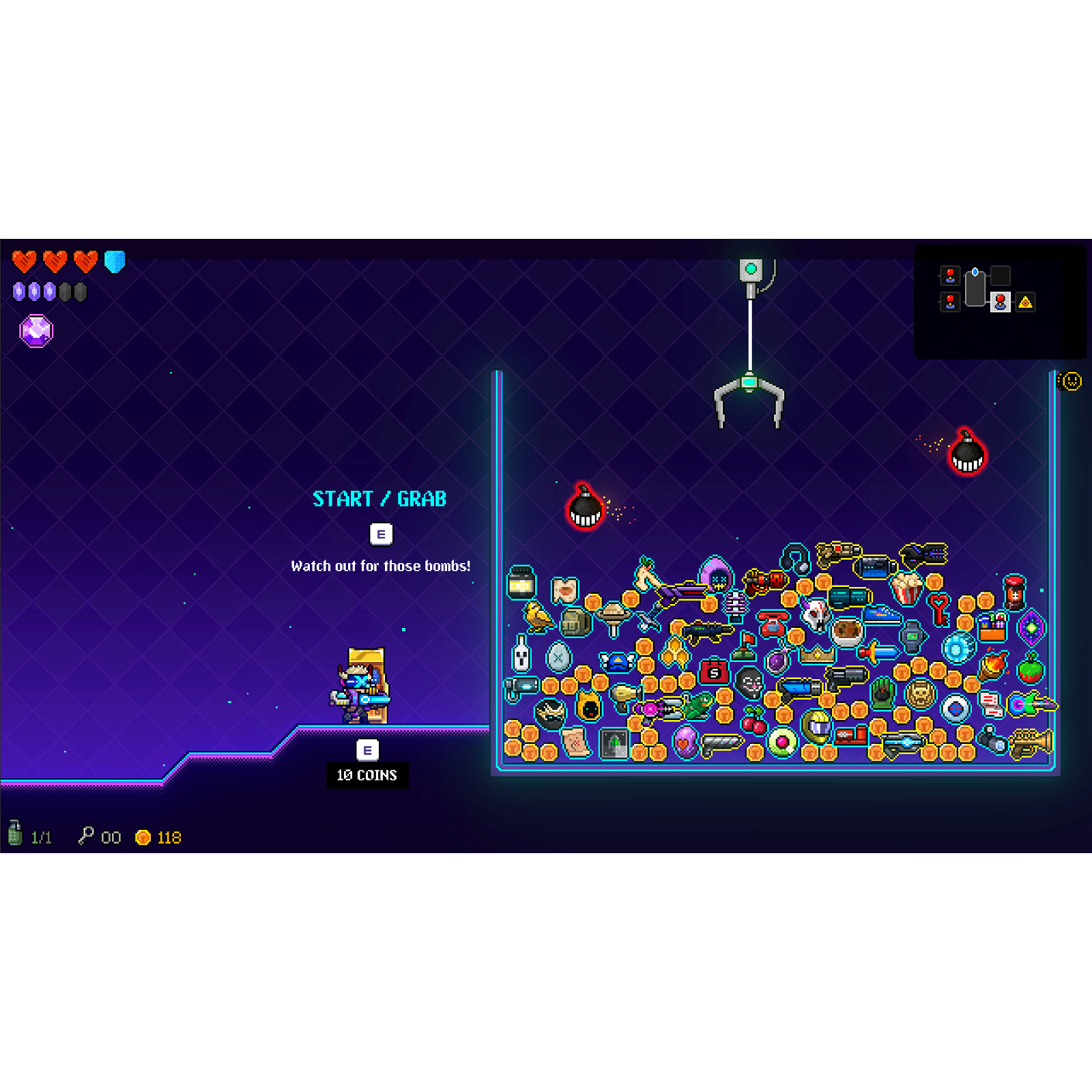Viewport: 1092px width, 1092px height.
Task: Select the top-left joystick in the panel diagram
Action: [x=950, y=276]
